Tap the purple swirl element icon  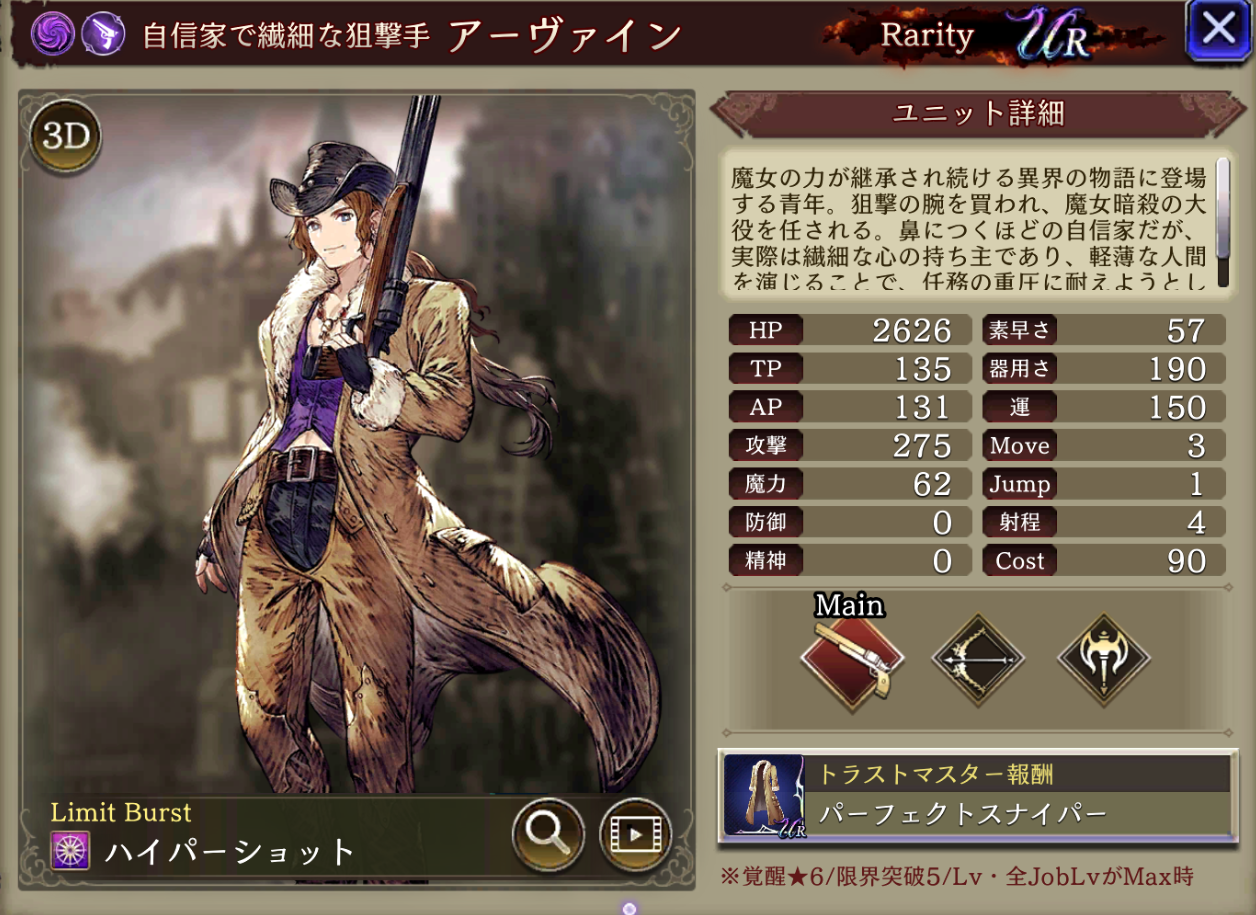point(51,34)
